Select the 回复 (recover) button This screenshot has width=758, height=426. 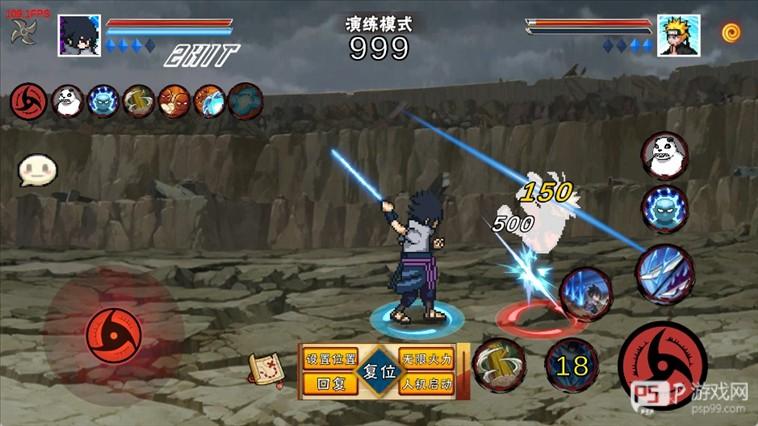329,383
